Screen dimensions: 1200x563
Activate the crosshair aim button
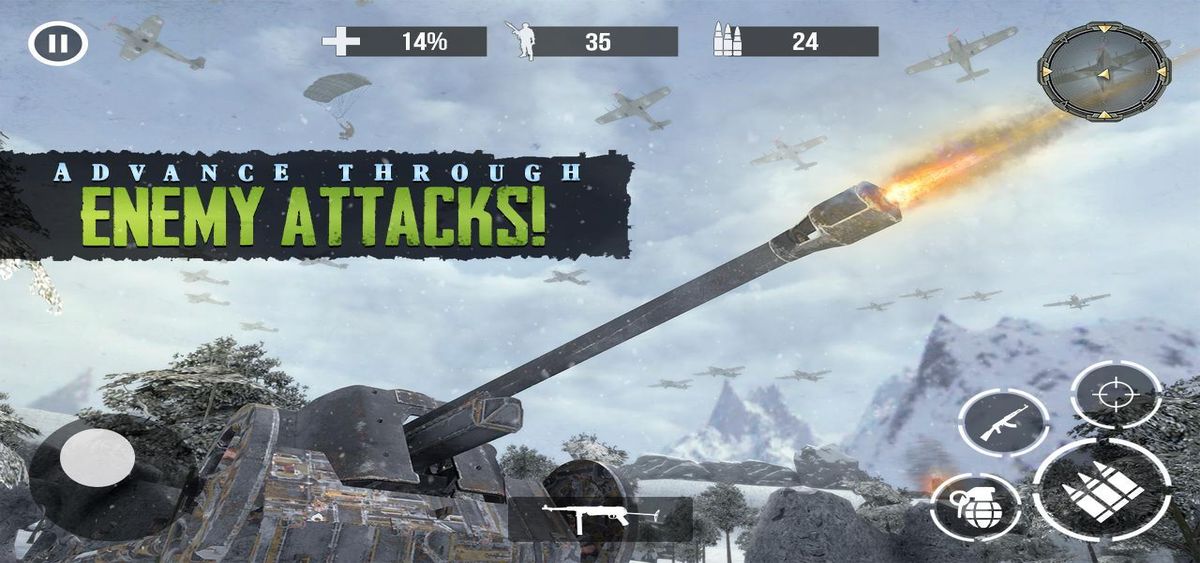[x=1115, y=394]
